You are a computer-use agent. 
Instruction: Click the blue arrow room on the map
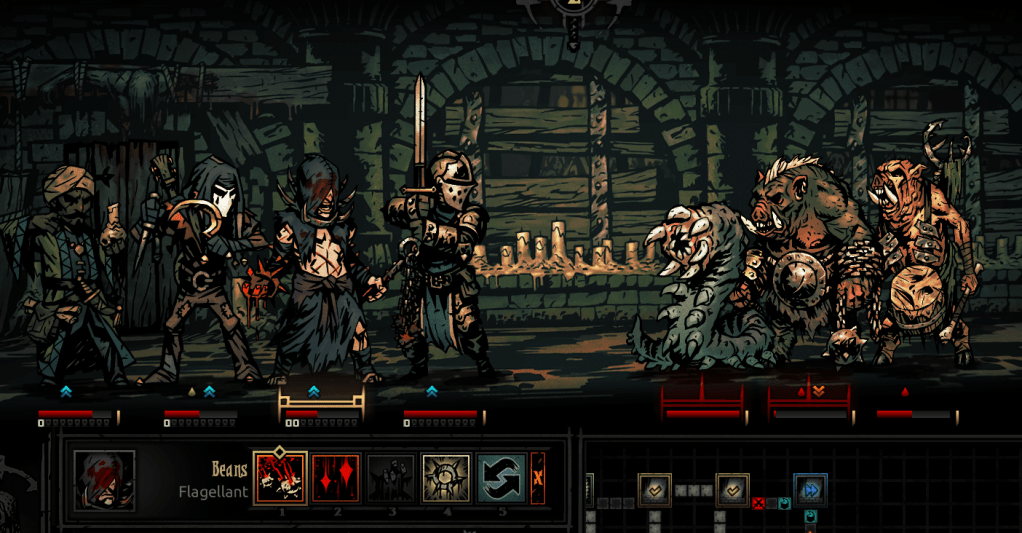pyautogui.click(x=809, y=489)
